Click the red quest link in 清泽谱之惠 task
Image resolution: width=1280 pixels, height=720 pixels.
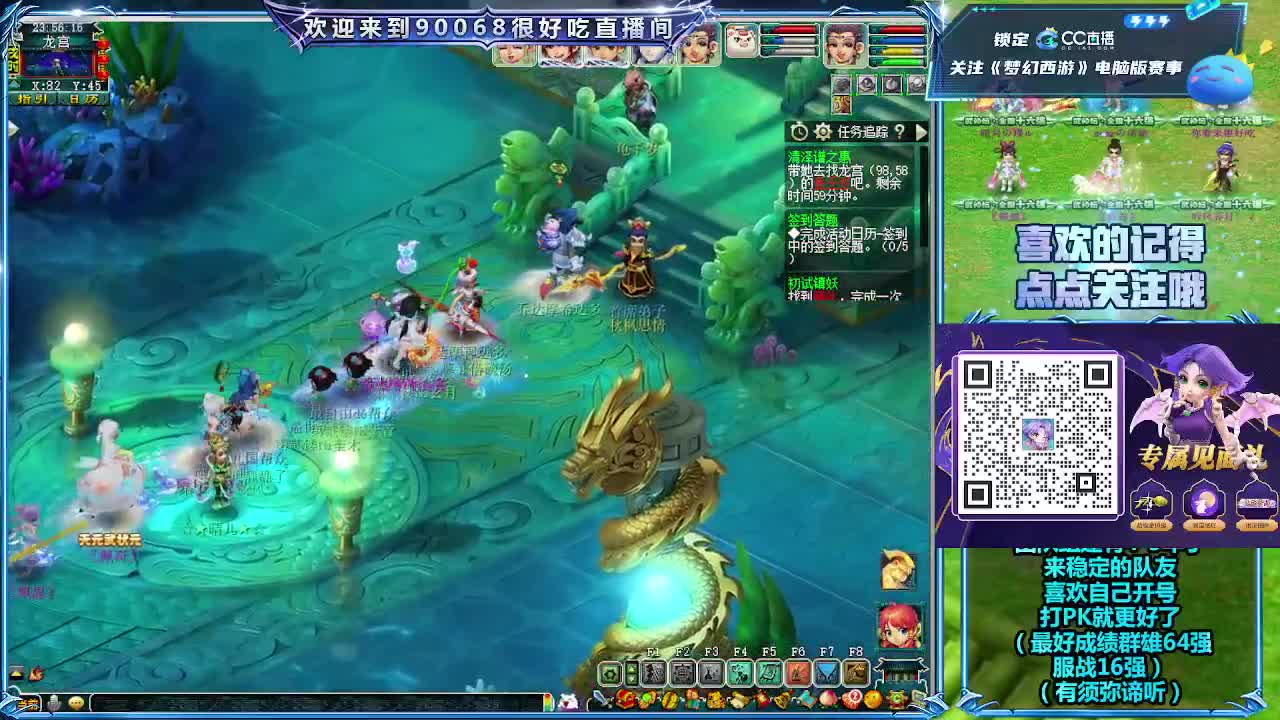pyautogui.click(x=831, y=183)
